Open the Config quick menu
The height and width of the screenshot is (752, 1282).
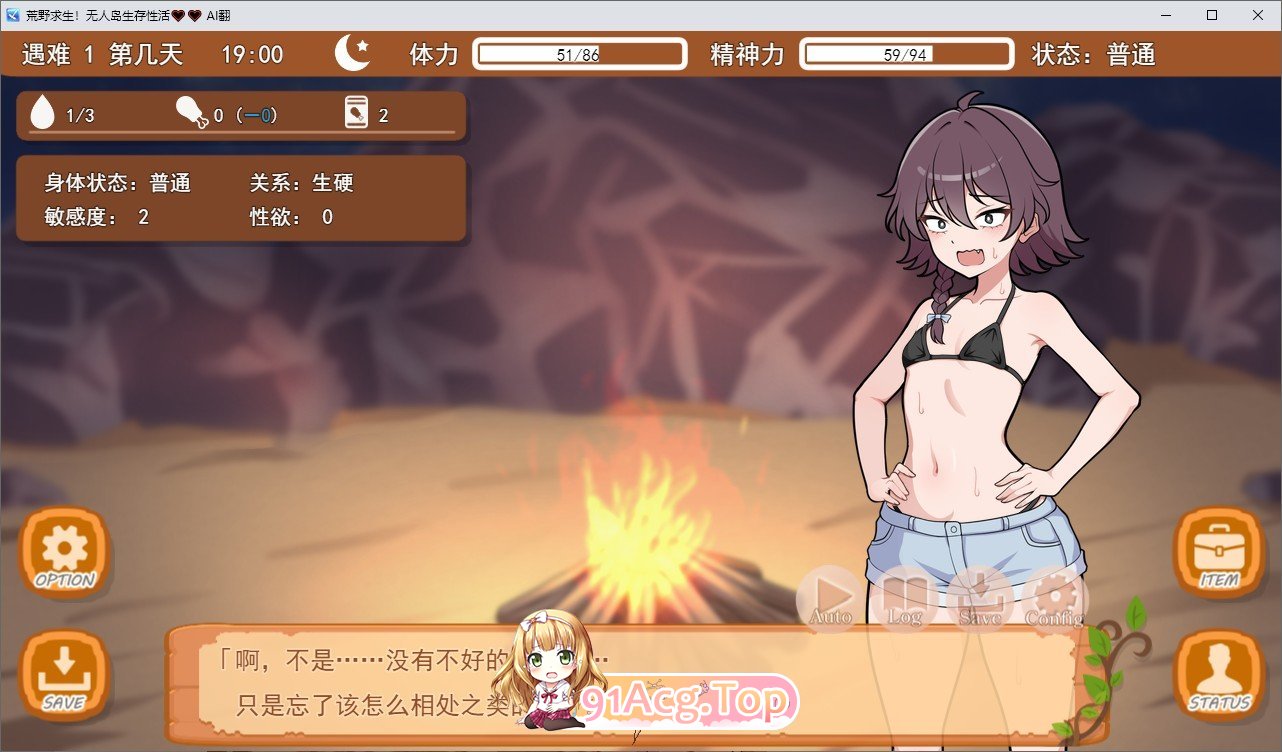(1054, 599)
